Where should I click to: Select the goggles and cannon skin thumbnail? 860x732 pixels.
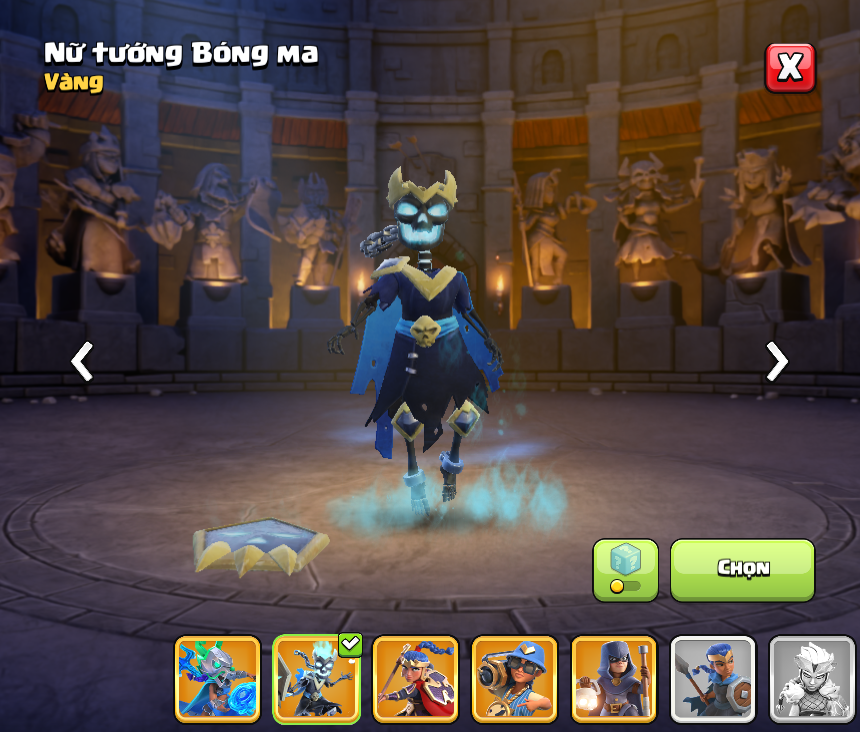515,679
